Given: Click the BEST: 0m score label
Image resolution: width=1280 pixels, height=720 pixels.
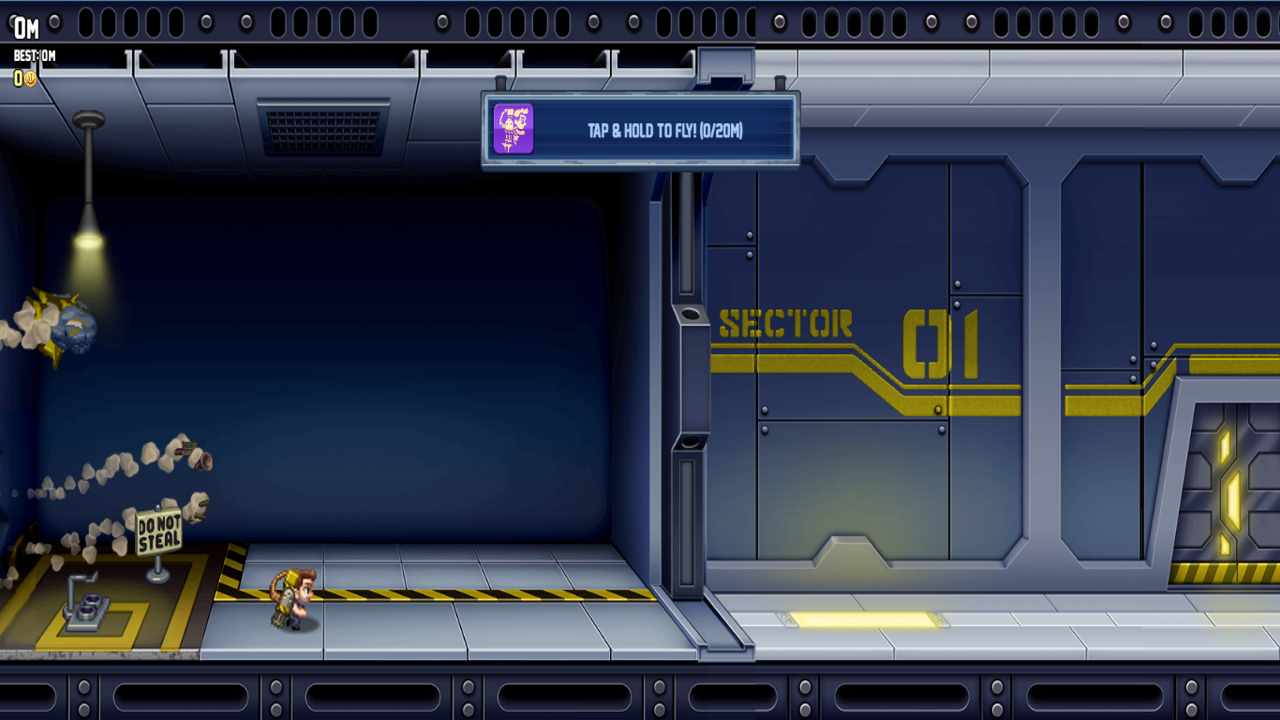Looking at the screenshot, I should pos(33,57).
